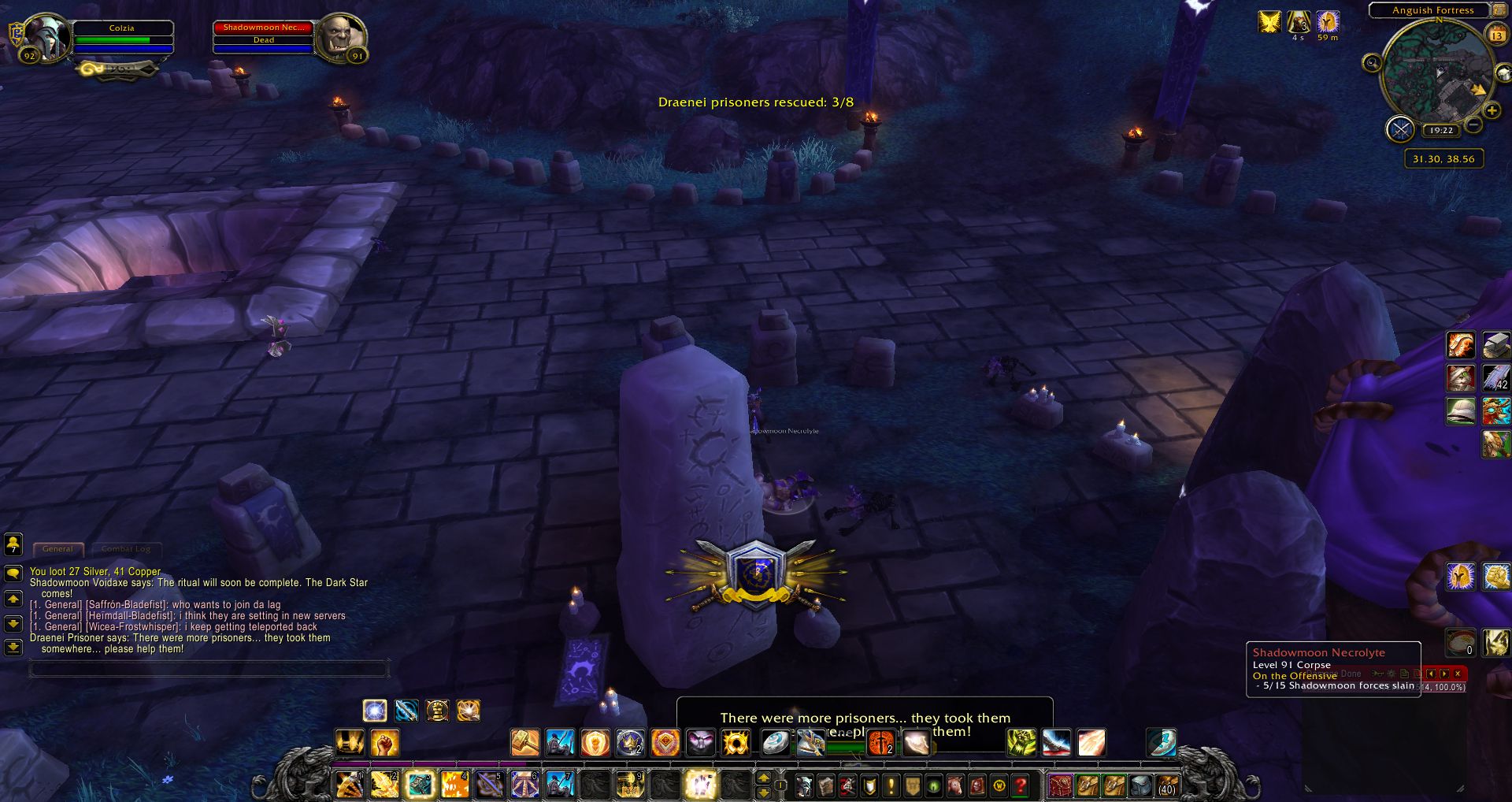This screenshot has width=1512, height=802.
Task: Click the Shadowmoon Necrolyte target portrait
Action: coord(341,37)
